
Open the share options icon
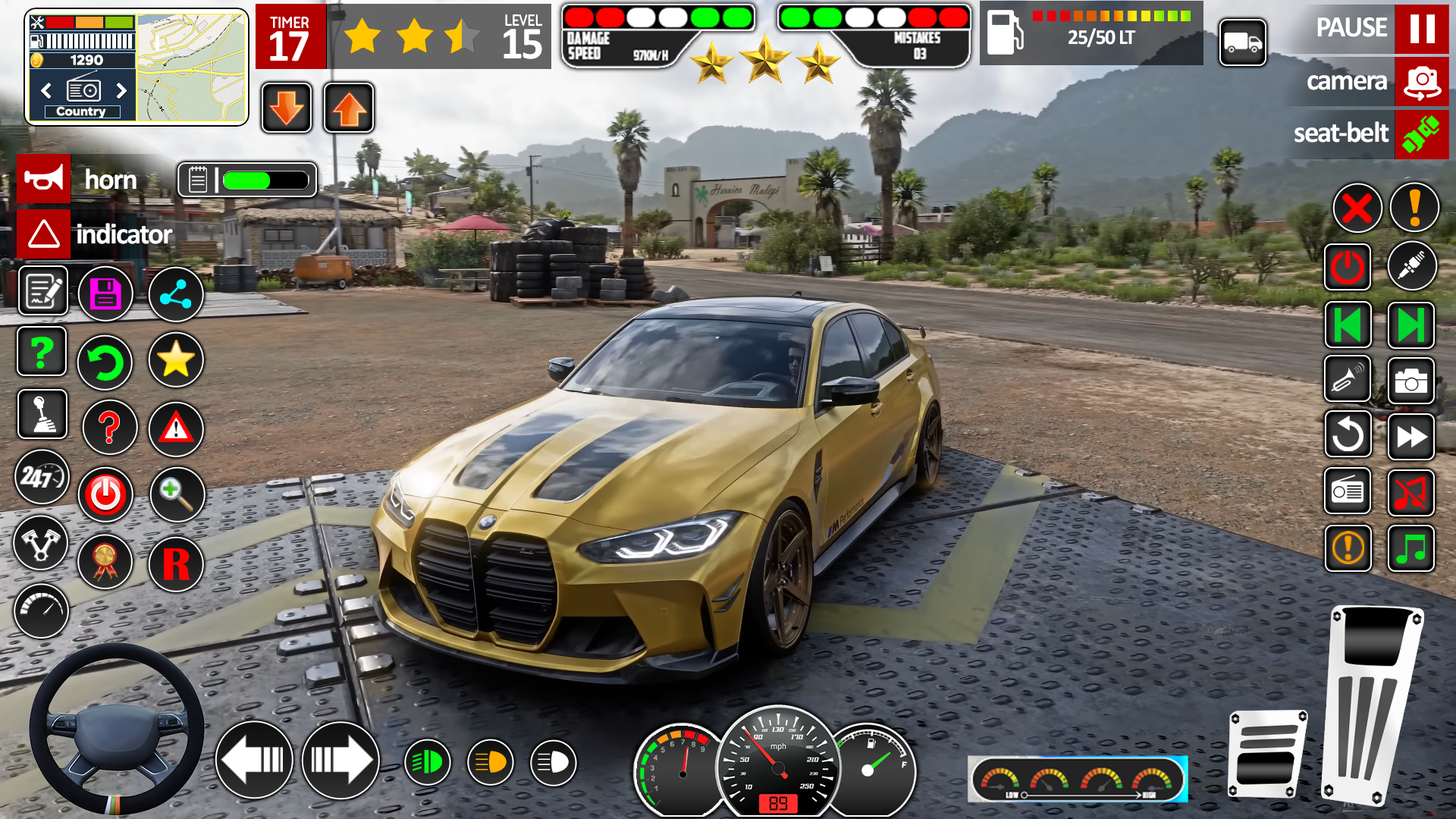pyautogui.click(x=175, y=293)
